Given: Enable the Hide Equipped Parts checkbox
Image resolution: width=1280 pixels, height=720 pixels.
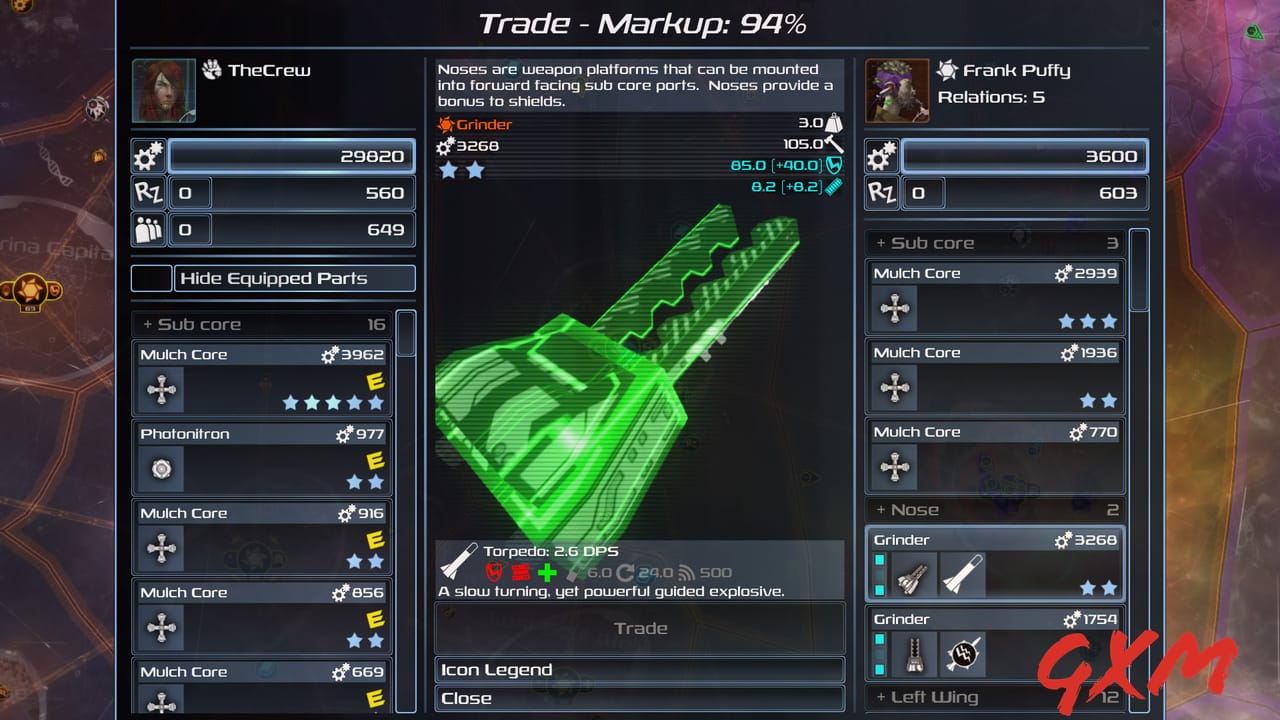Looking at the screenshot, I should [148, 278].
